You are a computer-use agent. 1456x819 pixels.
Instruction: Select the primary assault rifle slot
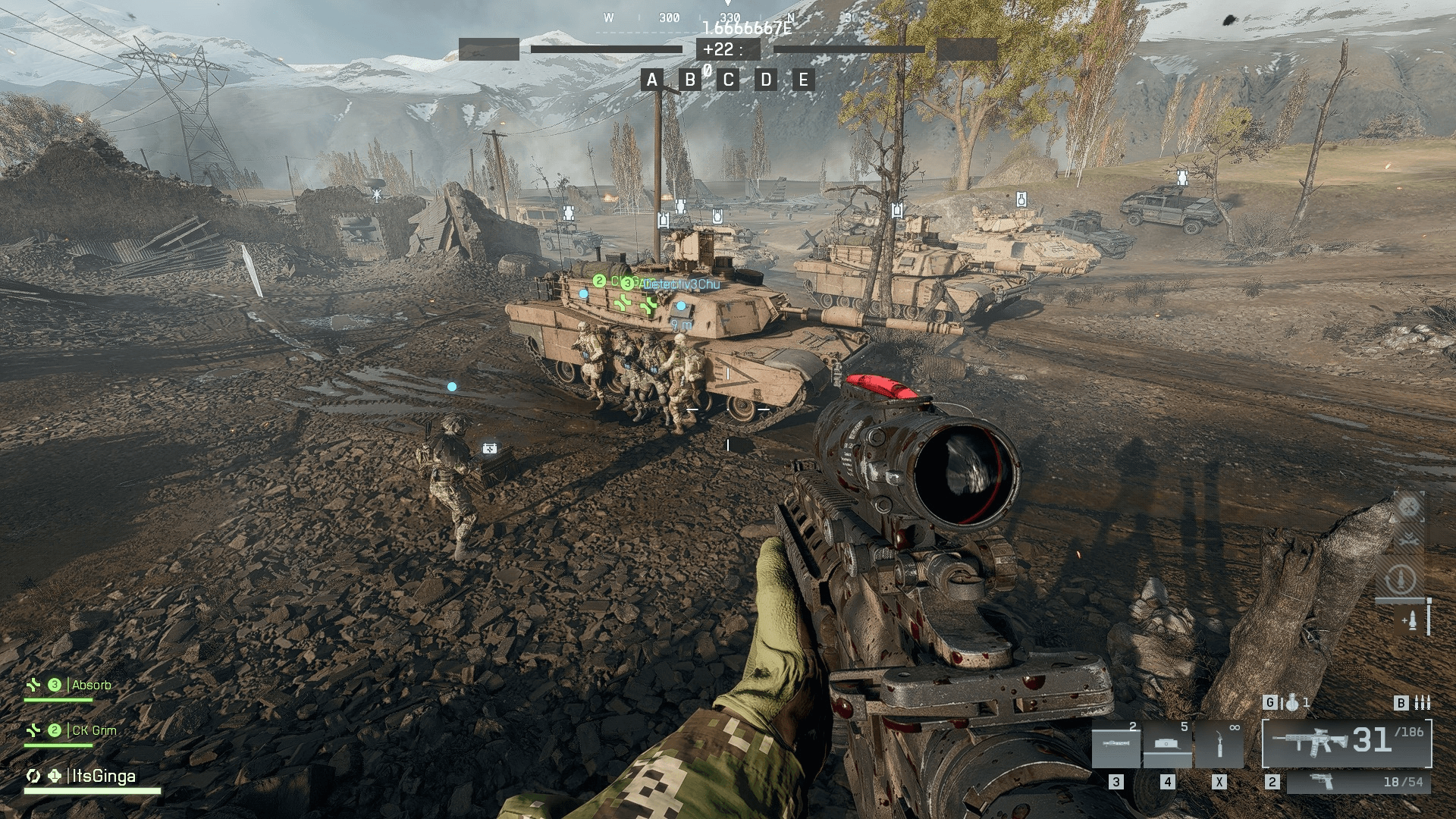coord(1347,742)
